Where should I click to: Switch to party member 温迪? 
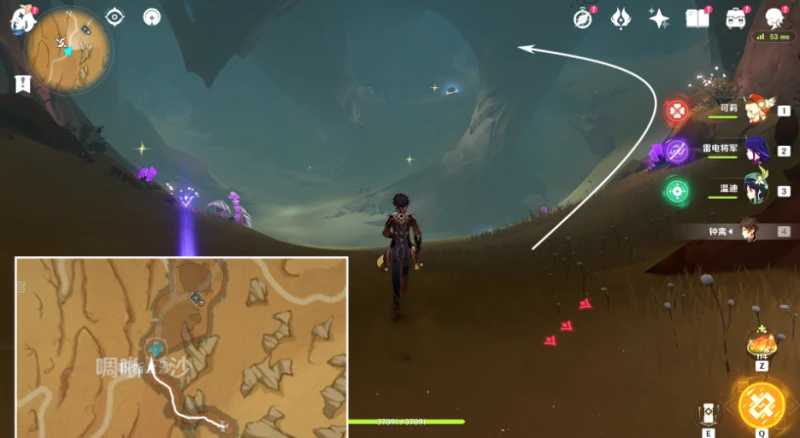pos(755,190)
